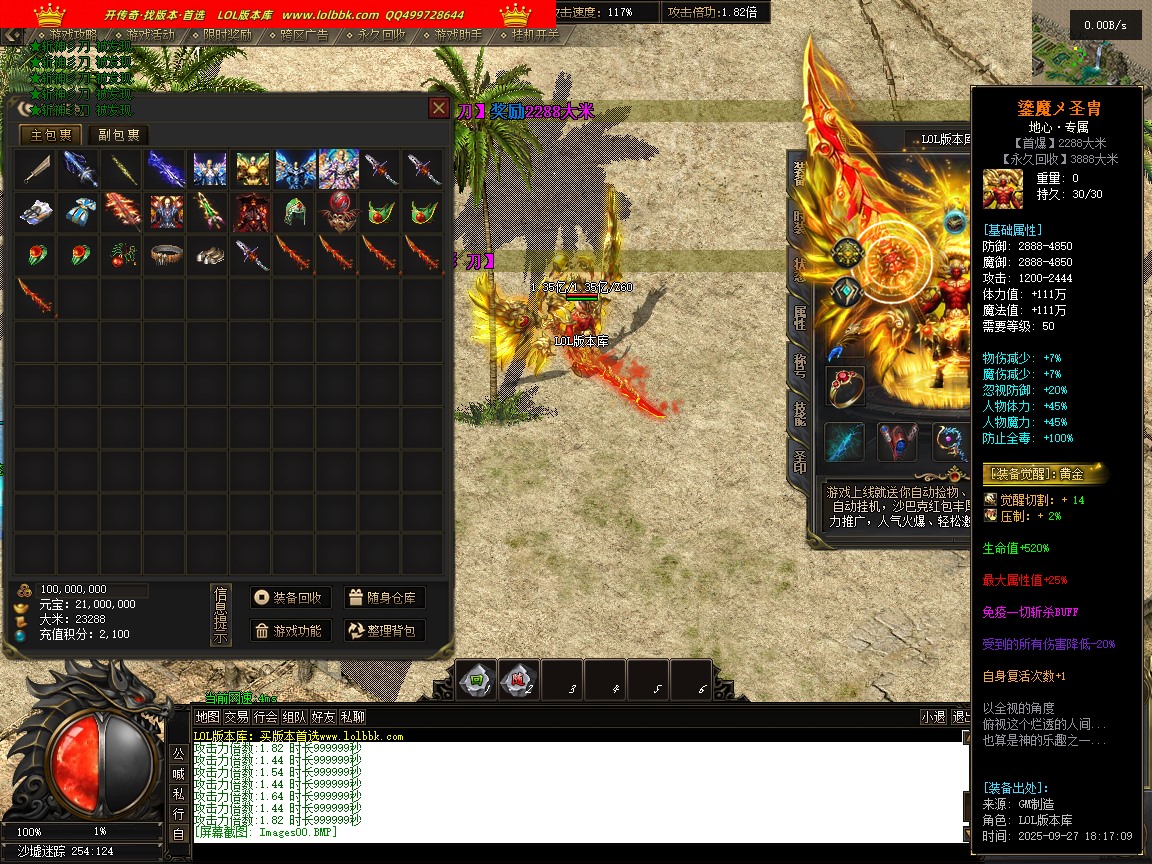1152x864 pixels.
Task: Toggle the 信息提示 info tips button
Action: [x=221, y=615]
